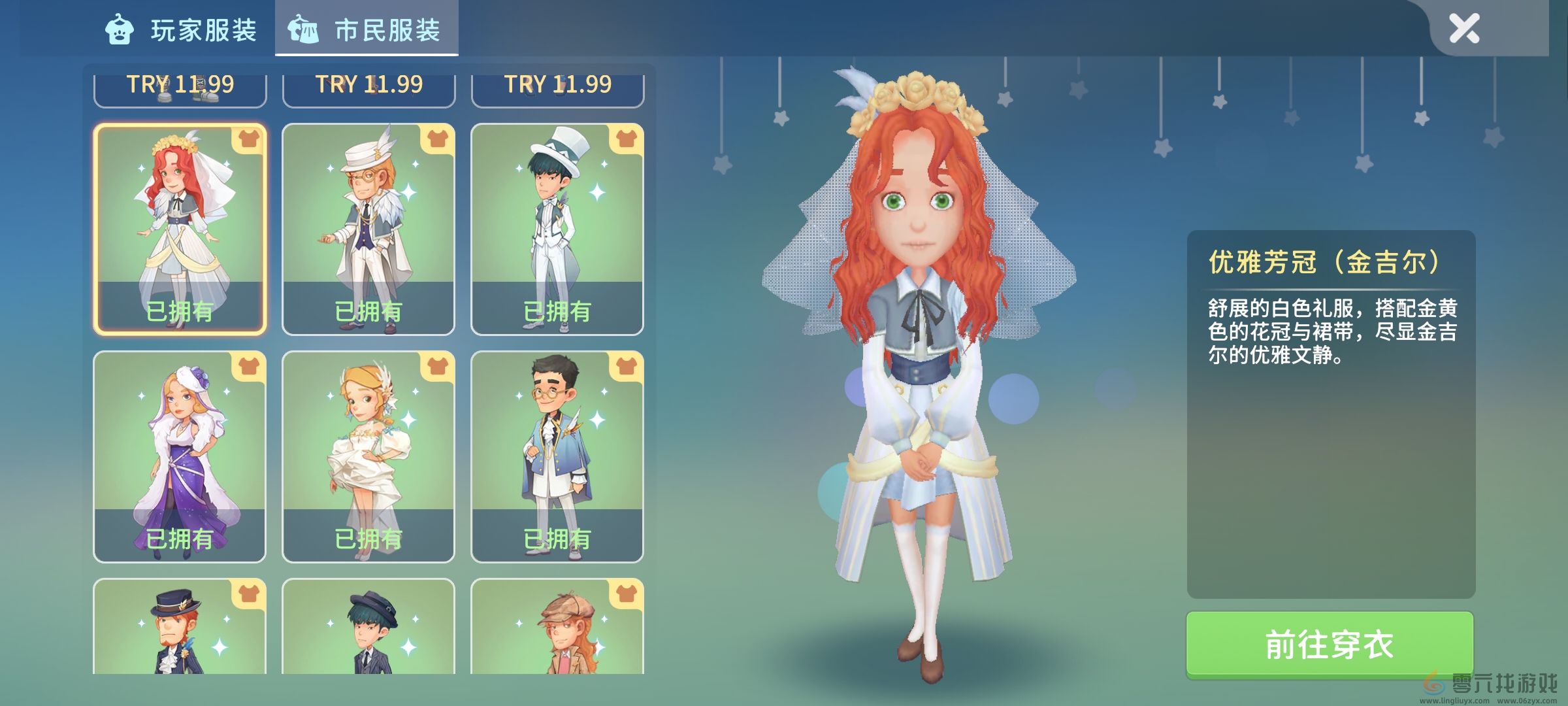The width and height of the screenshot is (1568, 706).
Task: Close the outfit shop window
Action: [x=1463, y=29]
